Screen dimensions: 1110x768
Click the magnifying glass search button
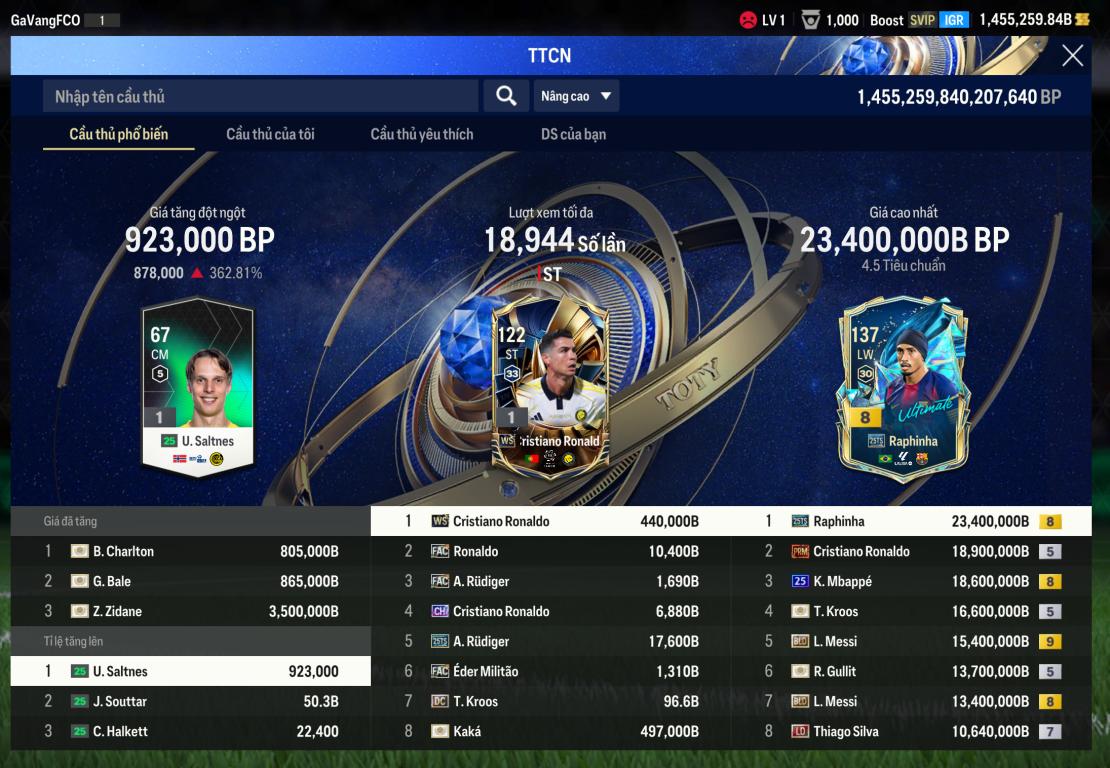click(x=506, y=96)
